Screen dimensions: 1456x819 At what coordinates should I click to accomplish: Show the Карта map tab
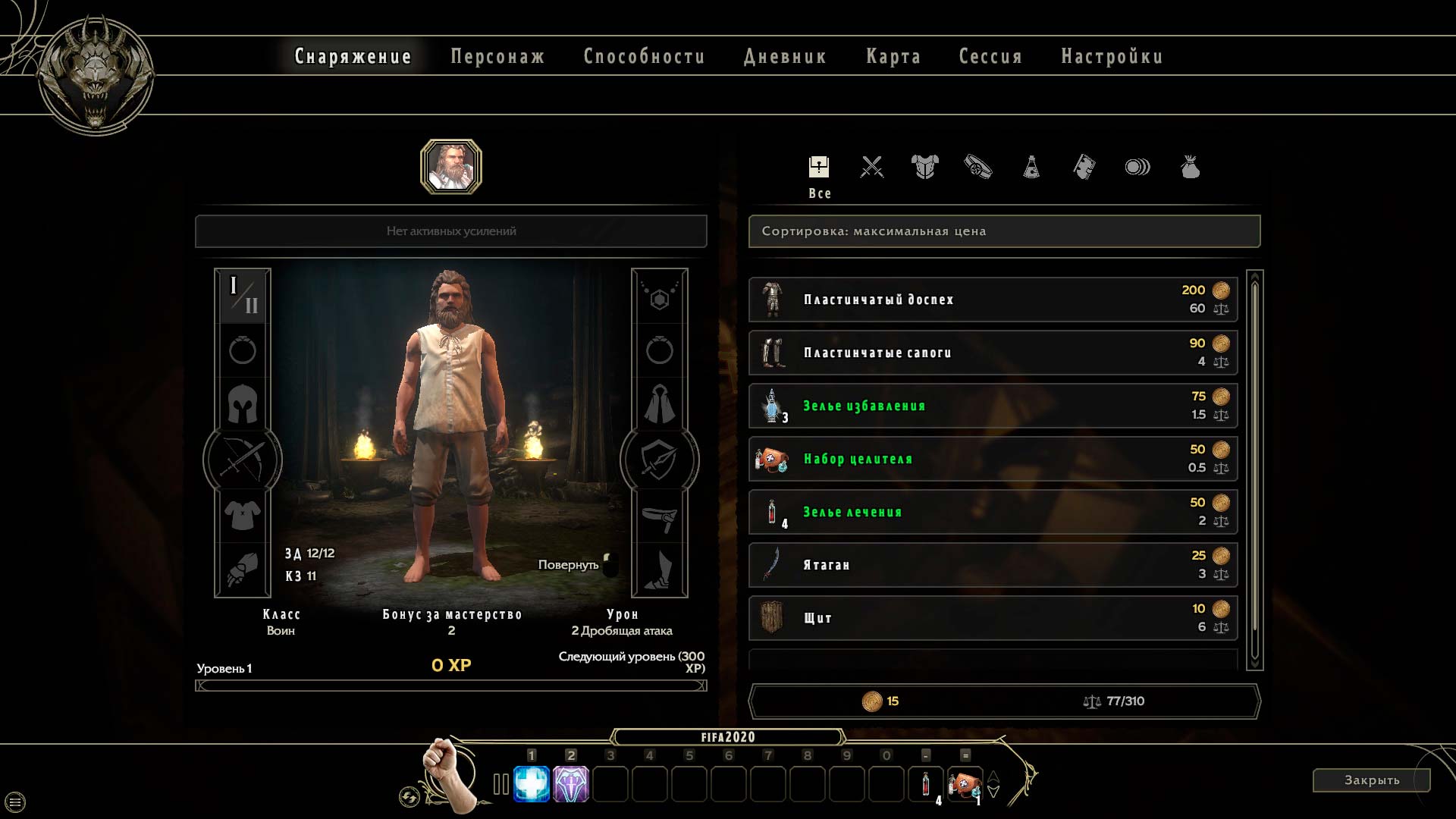[x=893, y=57]
